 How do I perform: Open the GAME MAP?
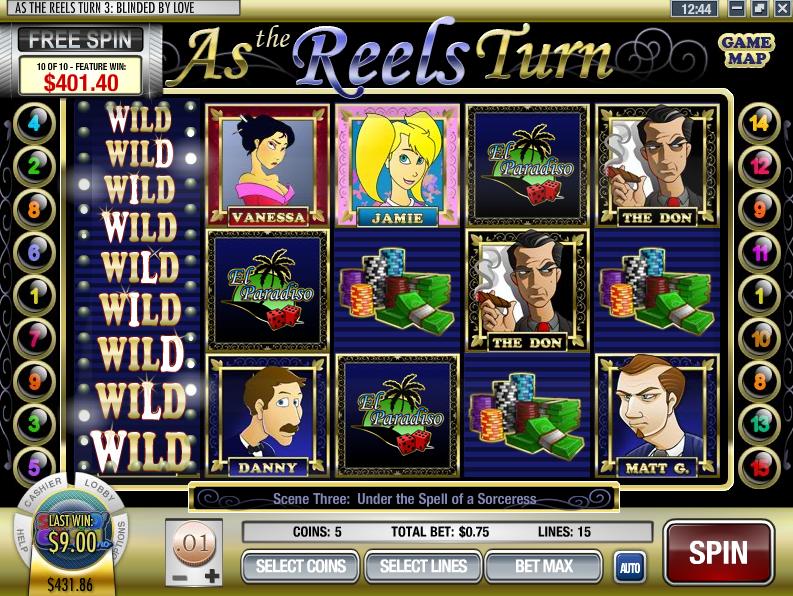[x=745, y=50]
